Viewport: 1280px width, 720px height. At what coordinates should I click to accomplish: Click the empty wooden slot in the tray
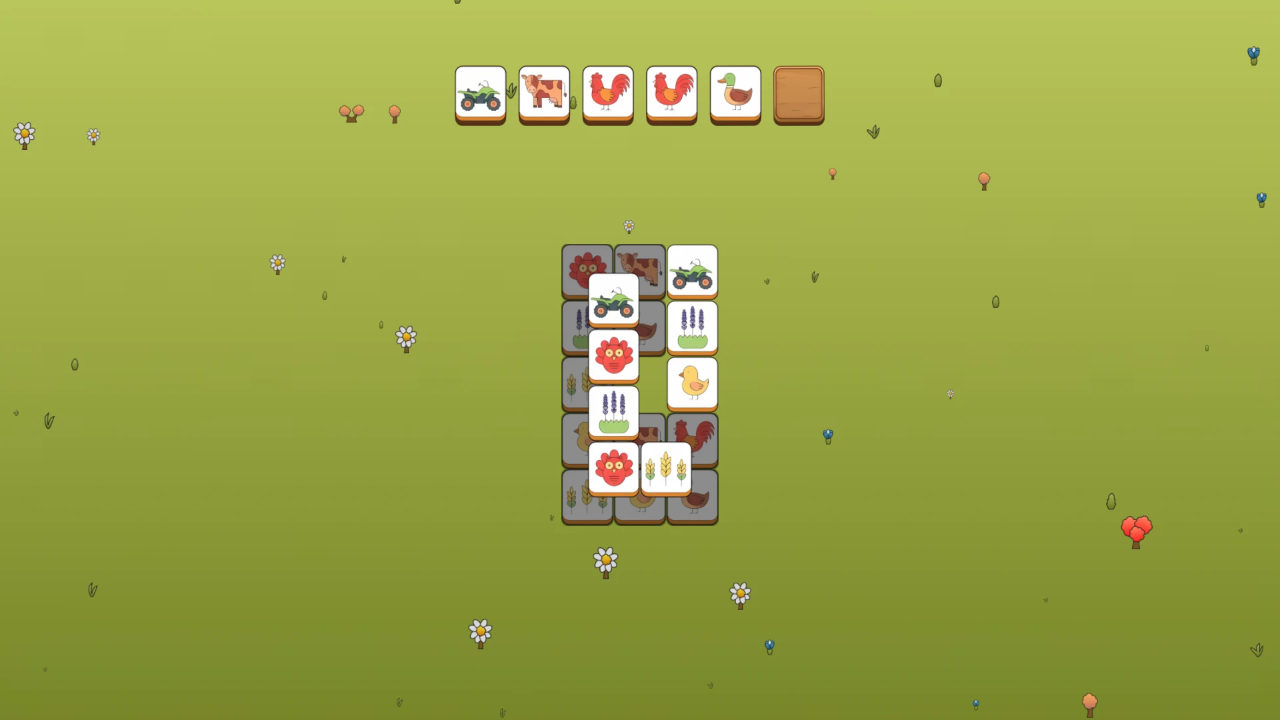pos(799,95)
